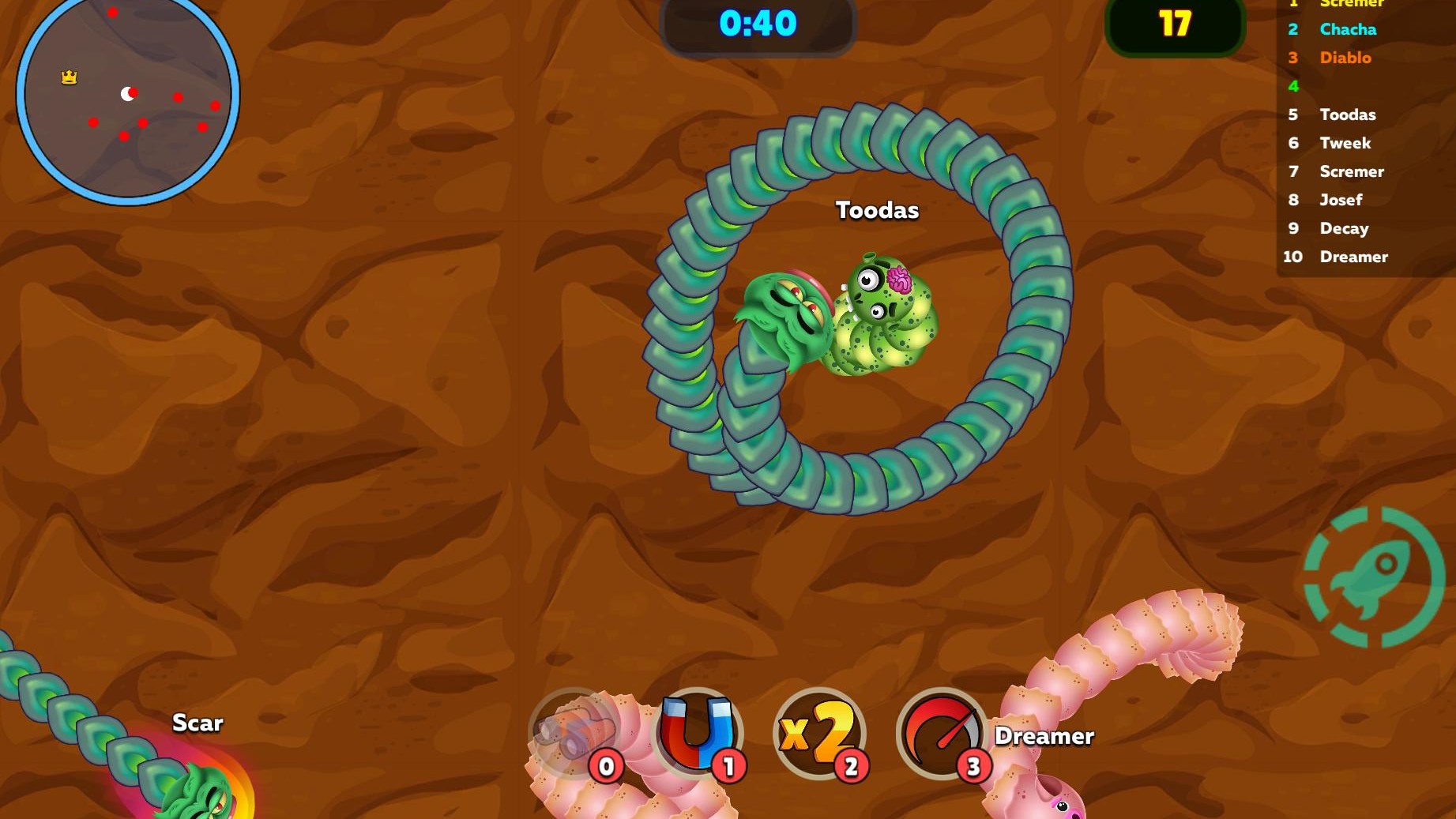Image resolution: width=1456 pixels, height=819 pixels.
Task: Activate the magnet power-up
Action: (698, 734)
